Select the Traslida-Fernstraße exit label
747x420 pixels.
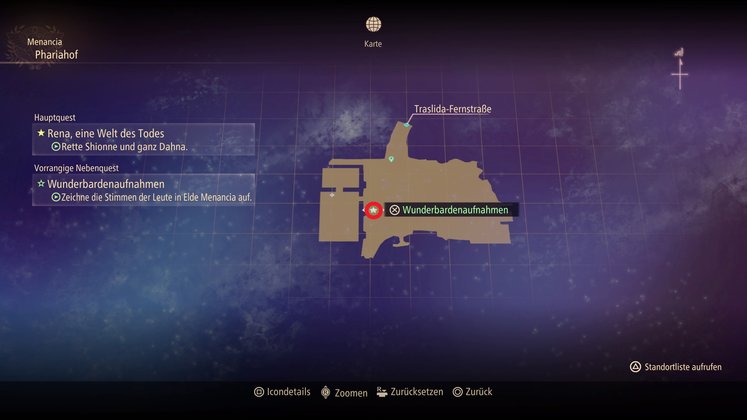coord(452,109)
